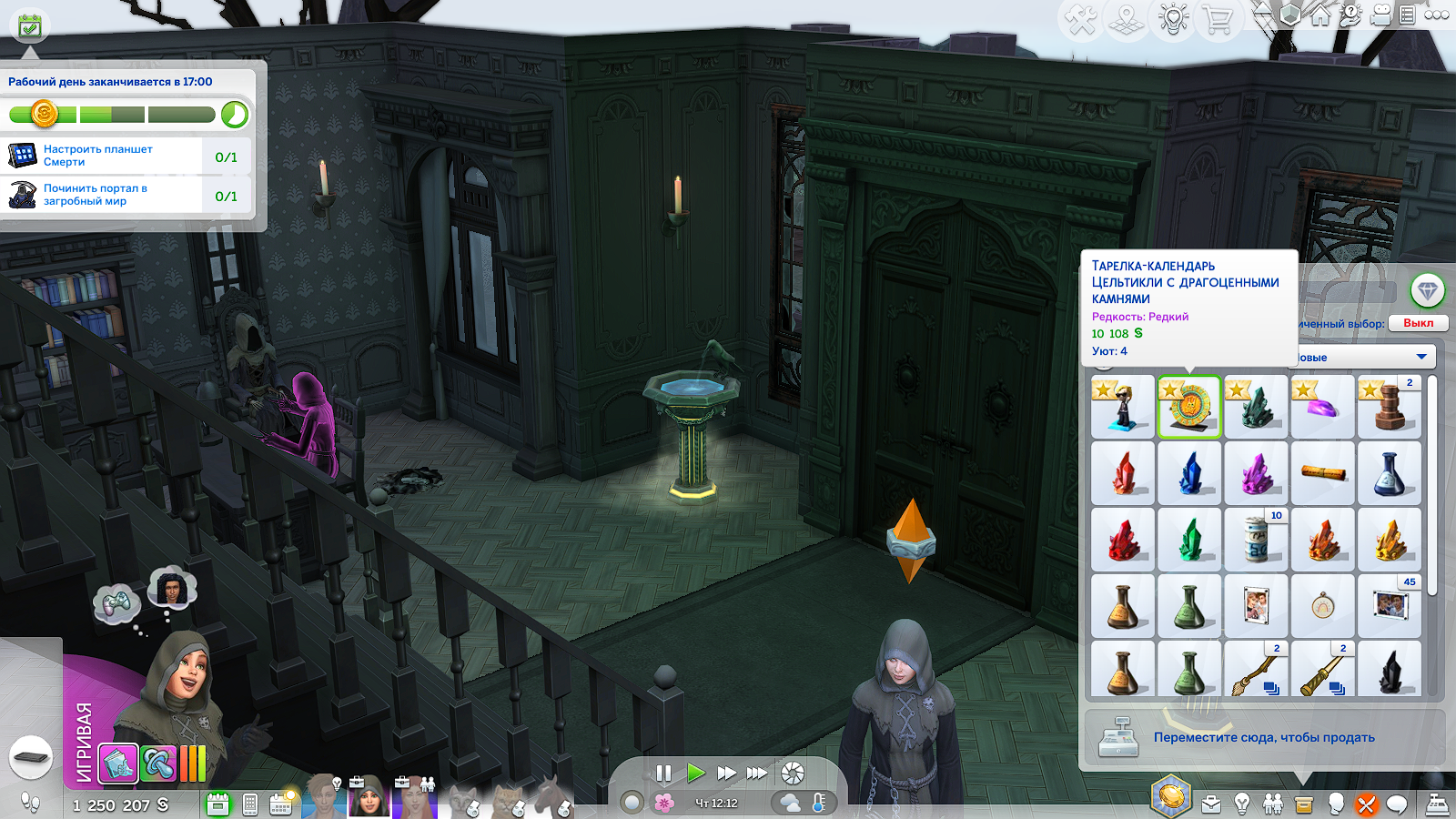
Task: Select the gem-studded calendar plate item
Action: [1189, 408]
